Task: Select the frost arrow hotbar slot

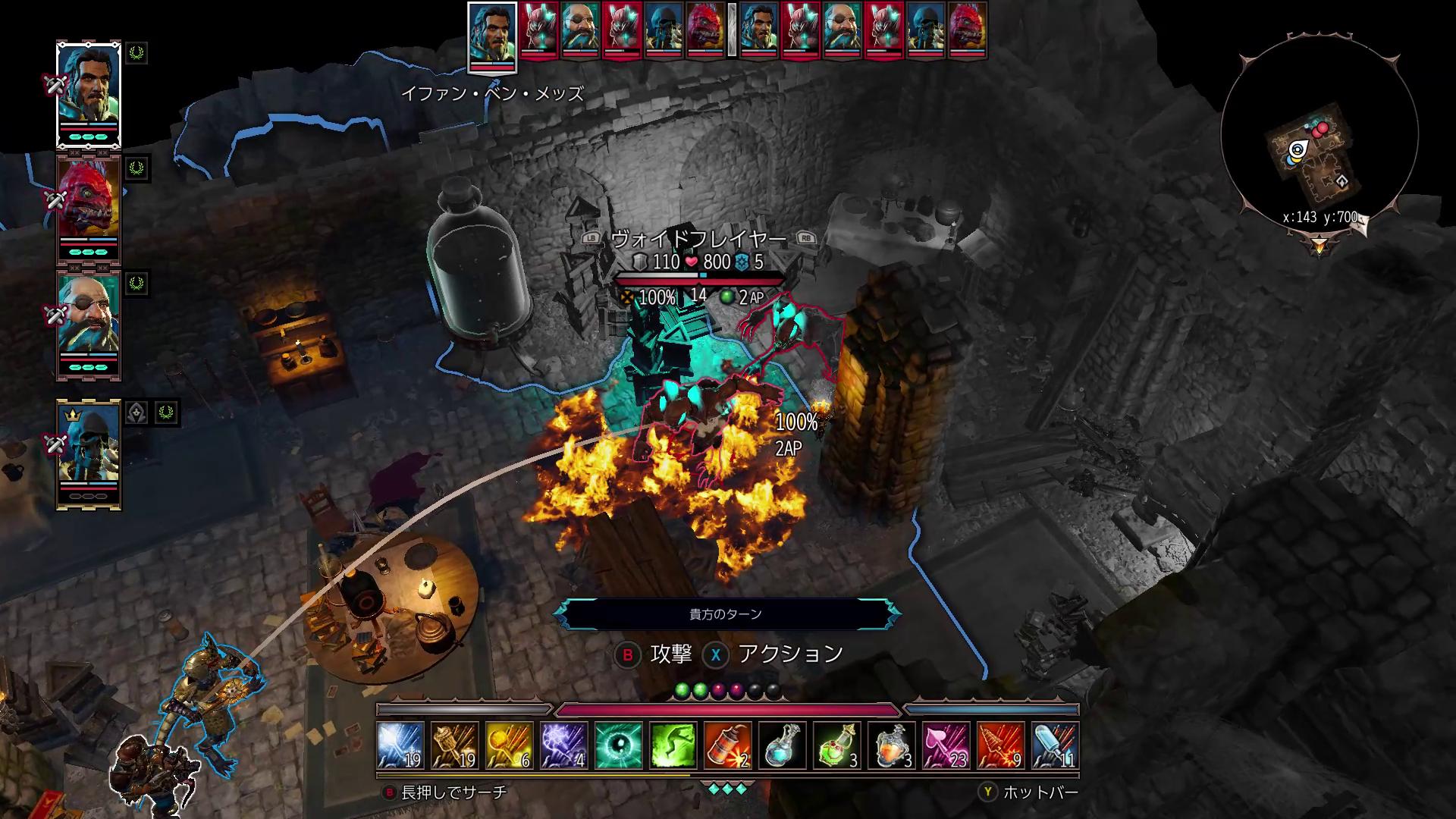Action: point(400,745)
